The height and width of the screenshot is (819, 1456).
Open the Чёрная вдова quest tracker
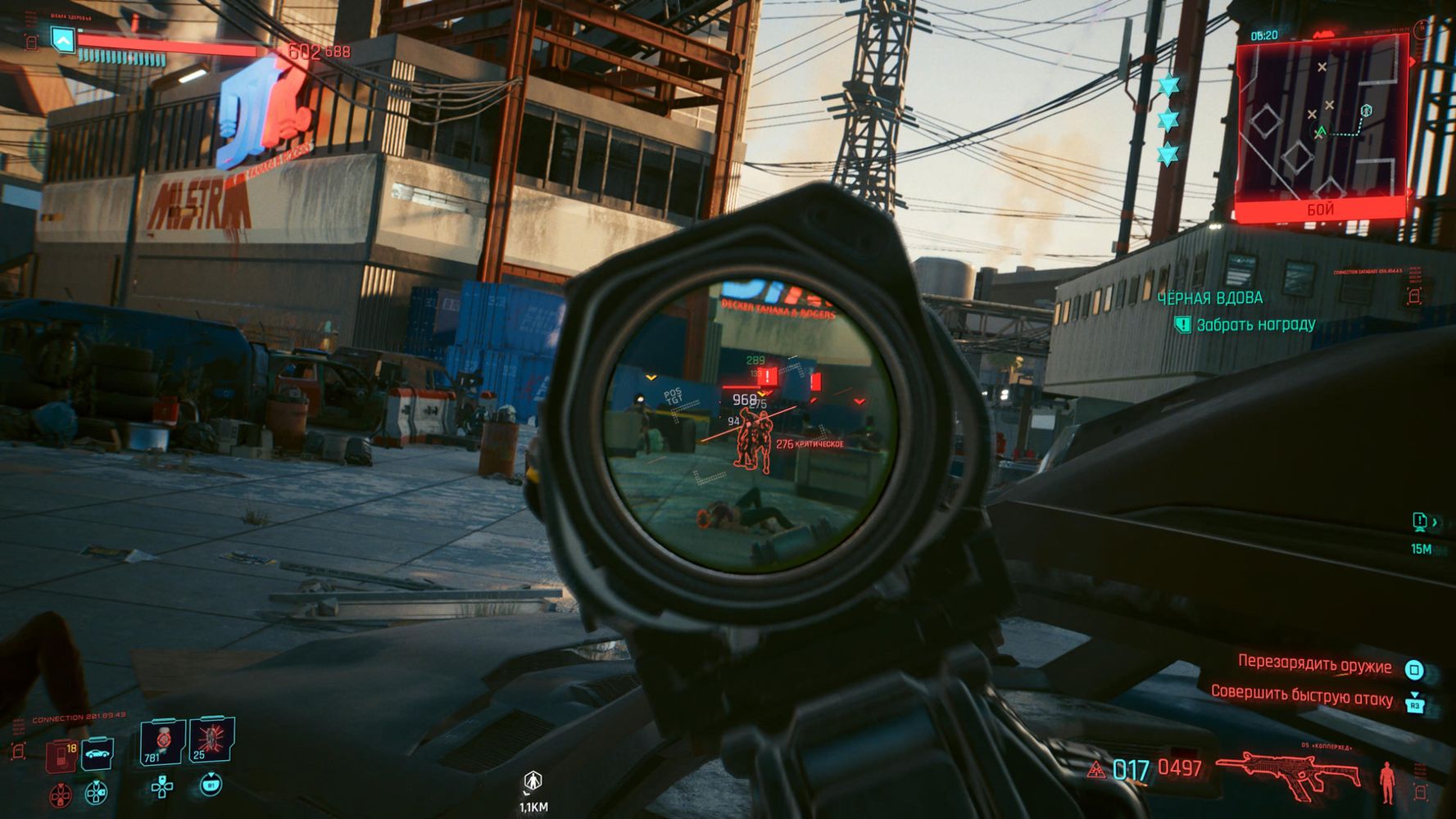tap(1209, 298)
